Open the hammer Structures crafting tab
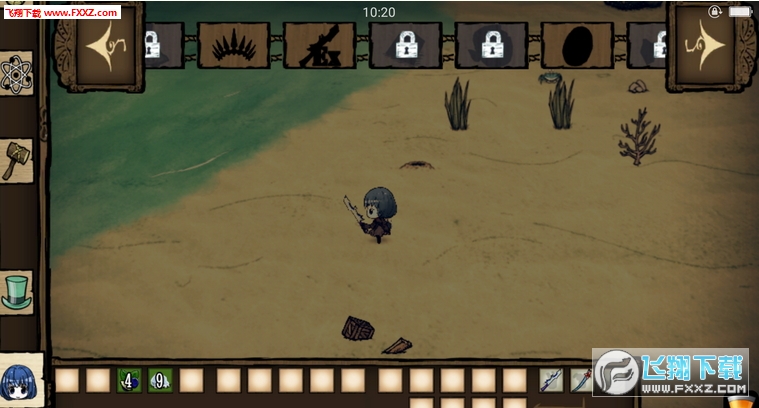 pyautogui.click(x=17, y=160)
